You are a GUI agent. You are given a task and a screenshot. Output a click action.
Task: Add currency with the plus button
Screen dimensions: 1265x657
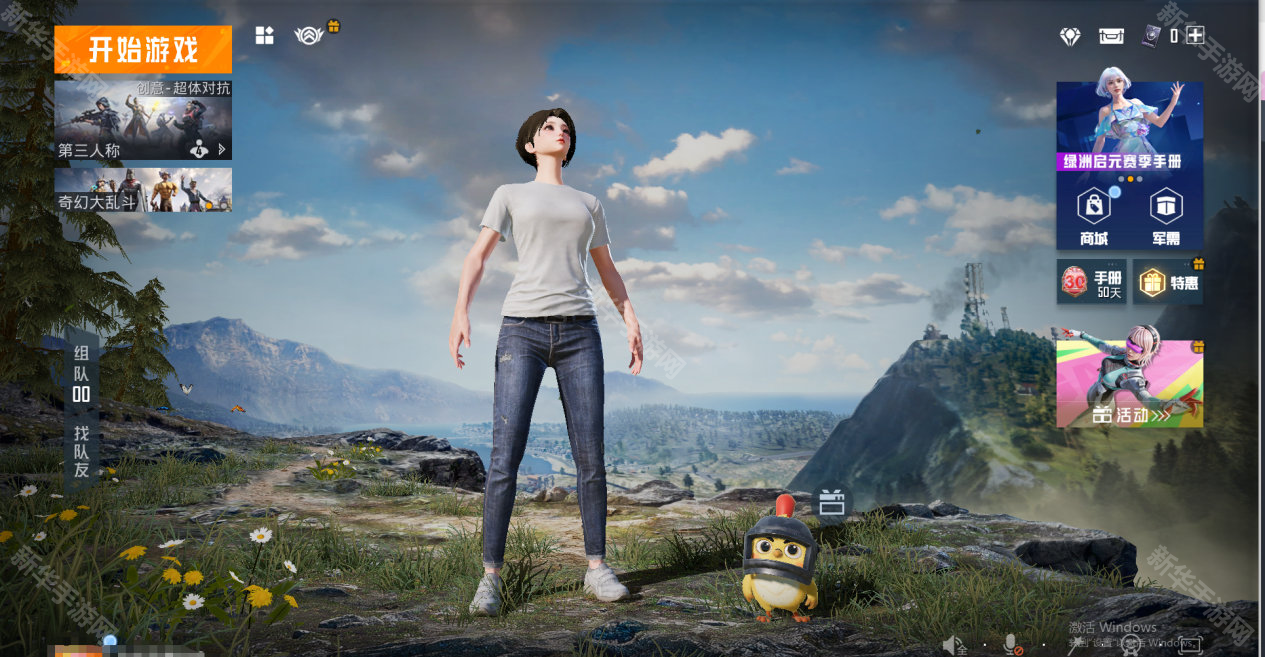1195,35
